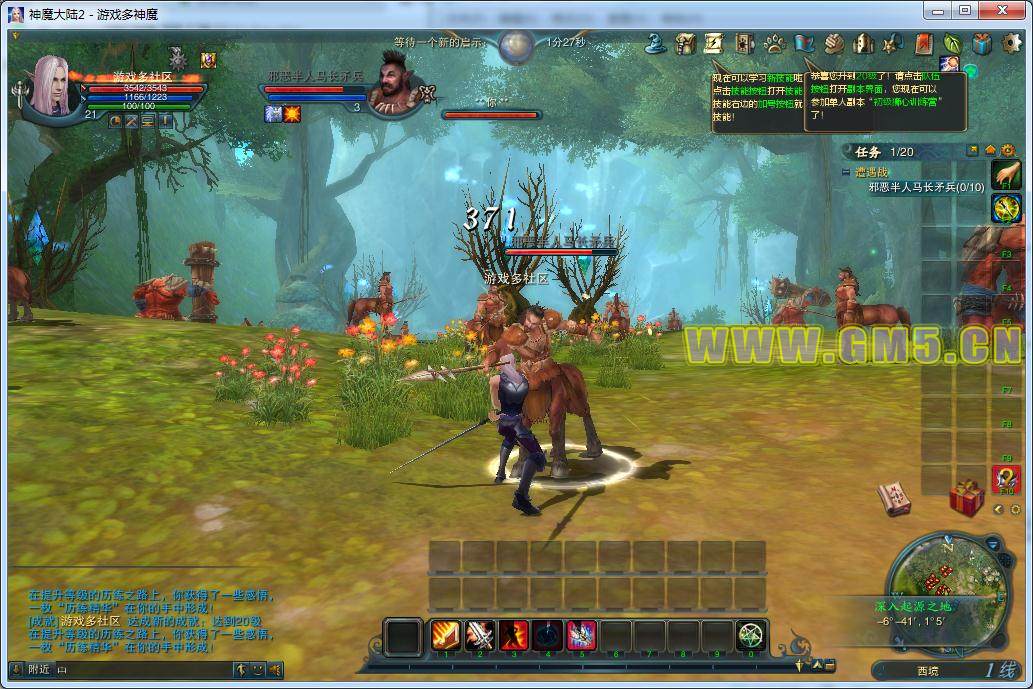
Task: Activate the green pentagram skill
Action: tap(751, 635)
